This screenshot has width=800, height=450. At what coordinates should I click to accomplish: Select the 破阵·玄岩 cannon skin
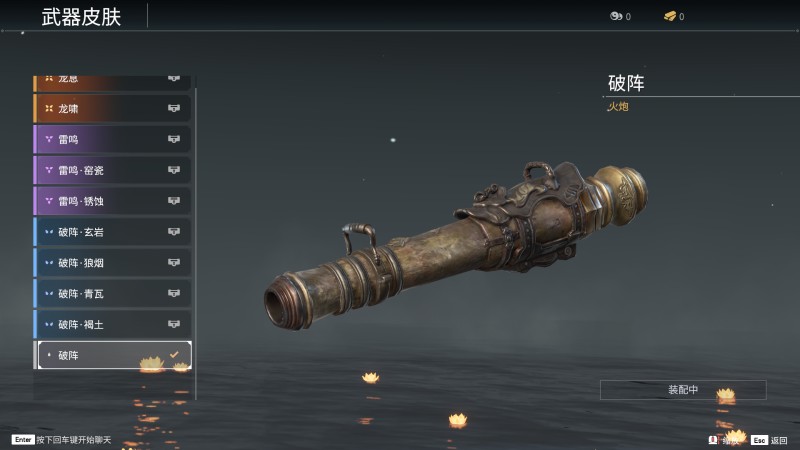(112, 232)
